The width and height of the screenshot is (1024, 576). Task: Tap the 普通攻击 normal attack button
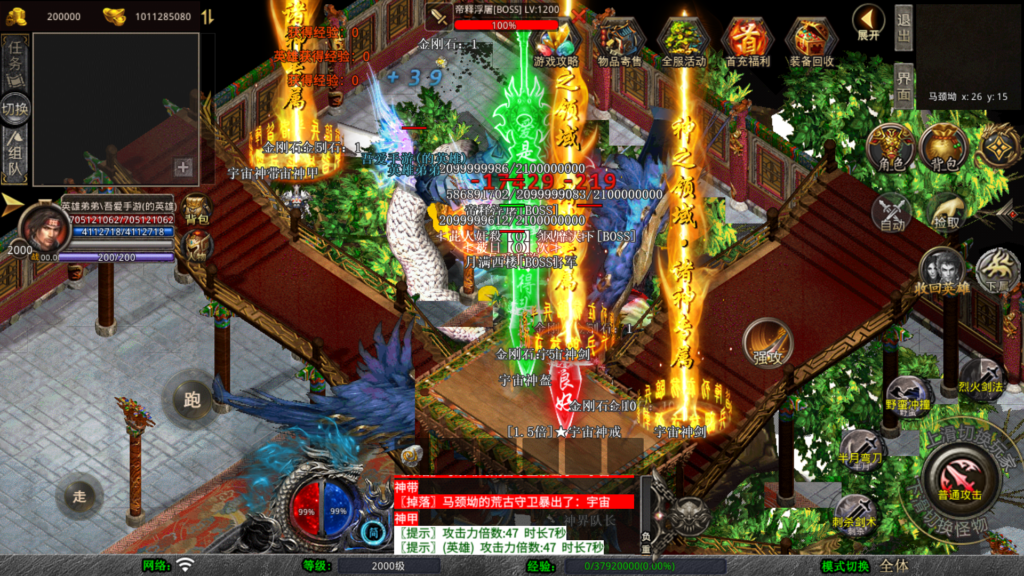958,477
